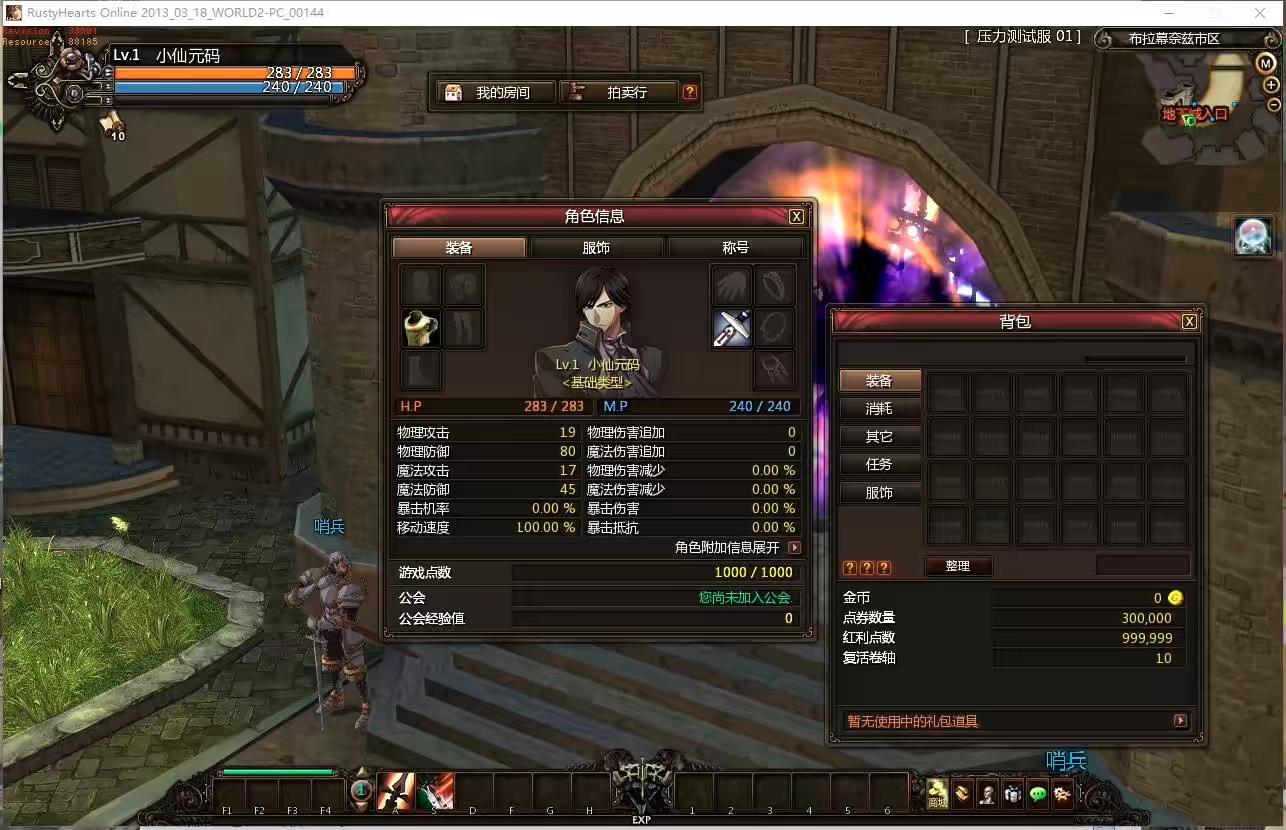Switch to the 任务 (Quest) inventory tab
The height and width of the screenshot is (830, 1286).
(879, 464)
